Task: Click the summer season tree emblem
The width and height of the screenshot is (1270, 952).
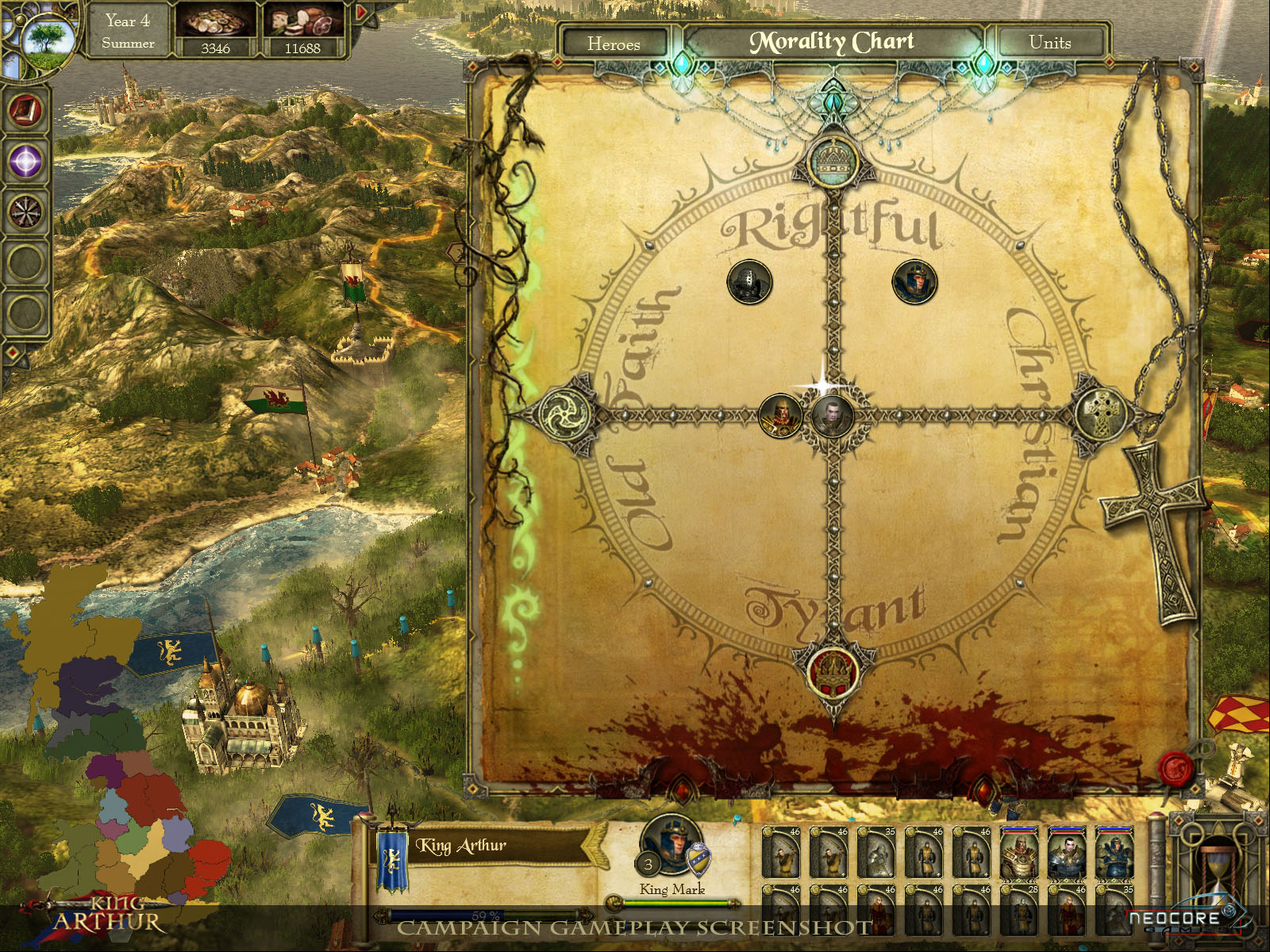Action: pos(48,36)
